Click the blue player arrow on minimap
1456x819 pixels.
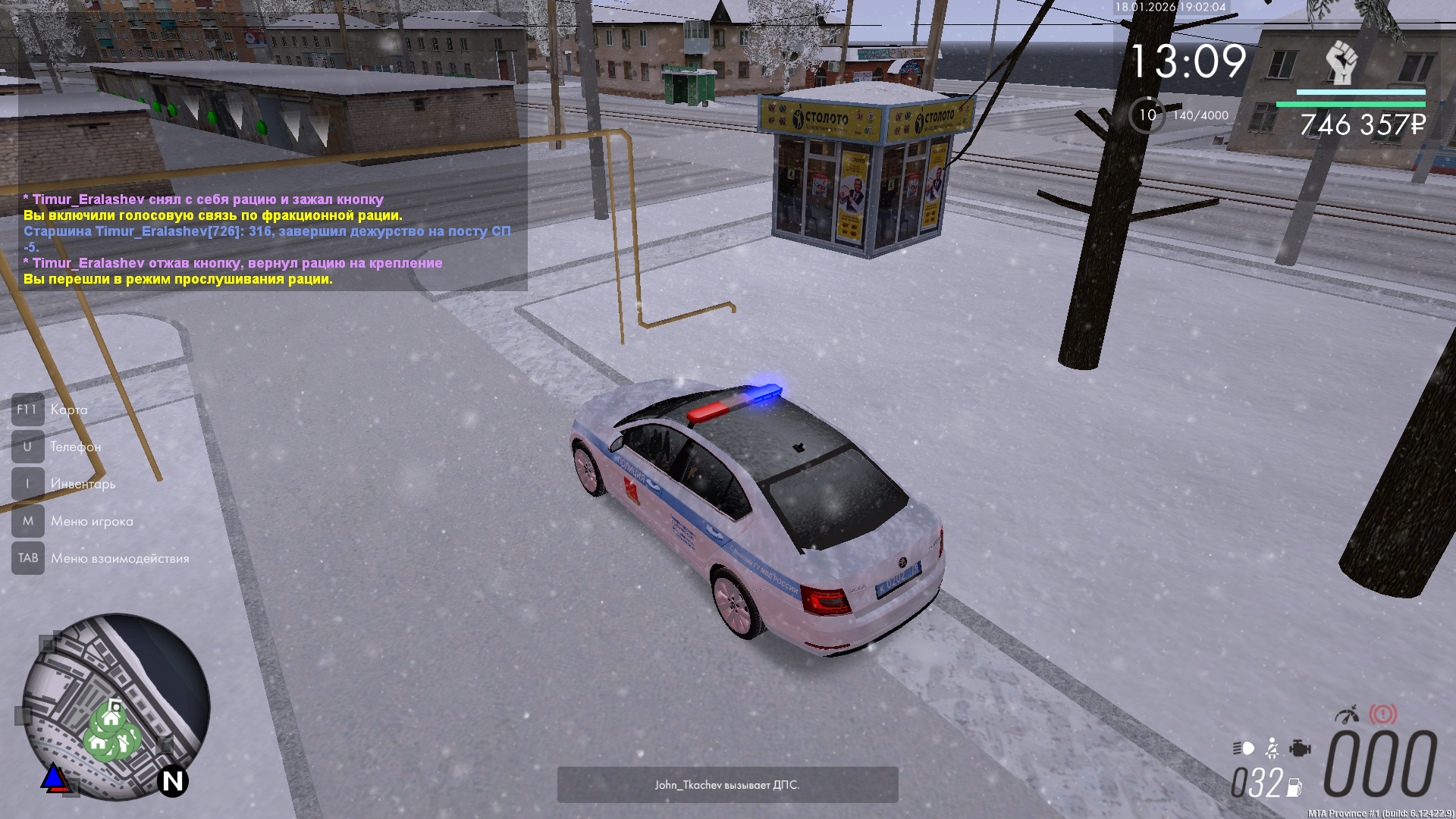54,777
